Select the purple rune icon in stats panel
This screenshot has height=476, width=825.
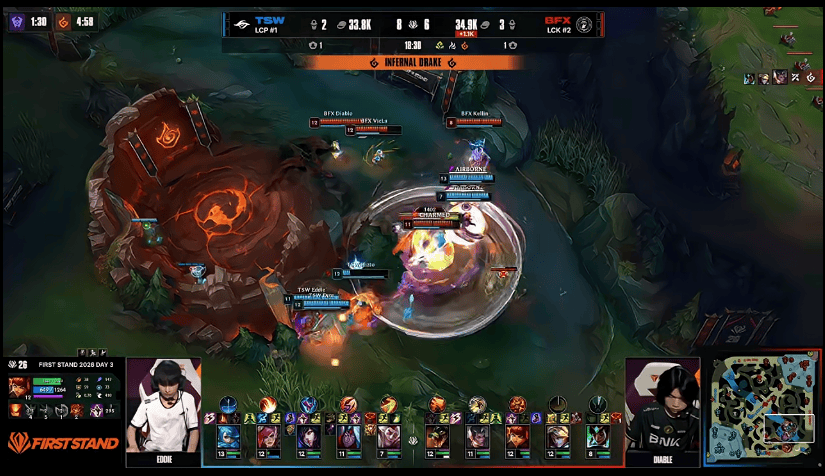[96, 410]
